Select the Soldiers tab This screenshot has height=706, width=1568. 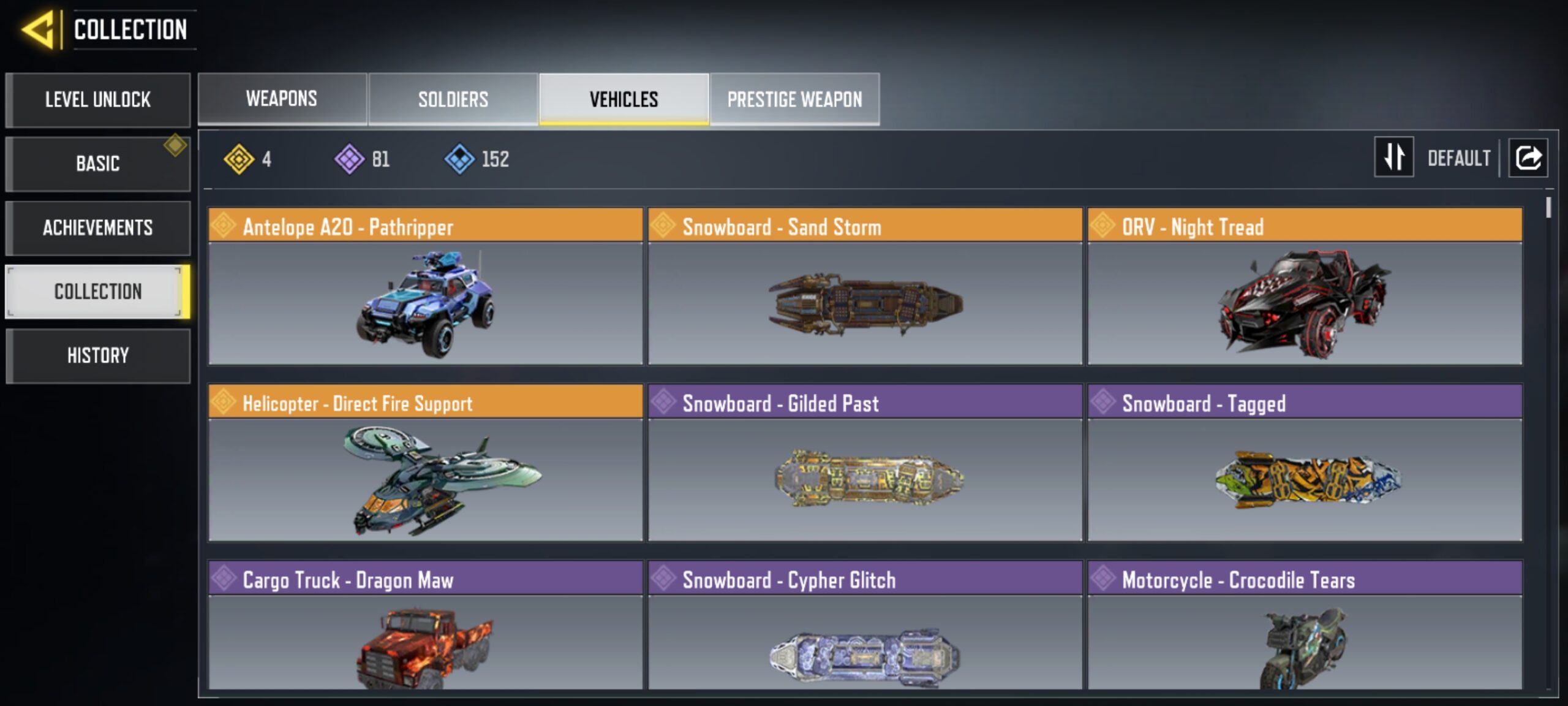453,99
